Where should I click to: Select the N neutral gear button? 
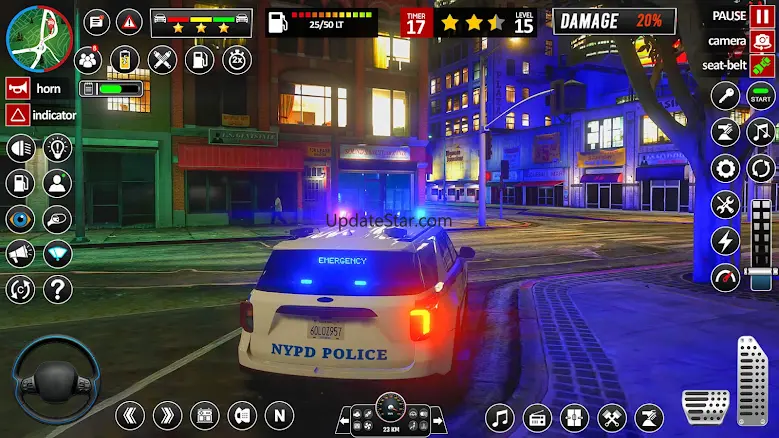[279, 415]
